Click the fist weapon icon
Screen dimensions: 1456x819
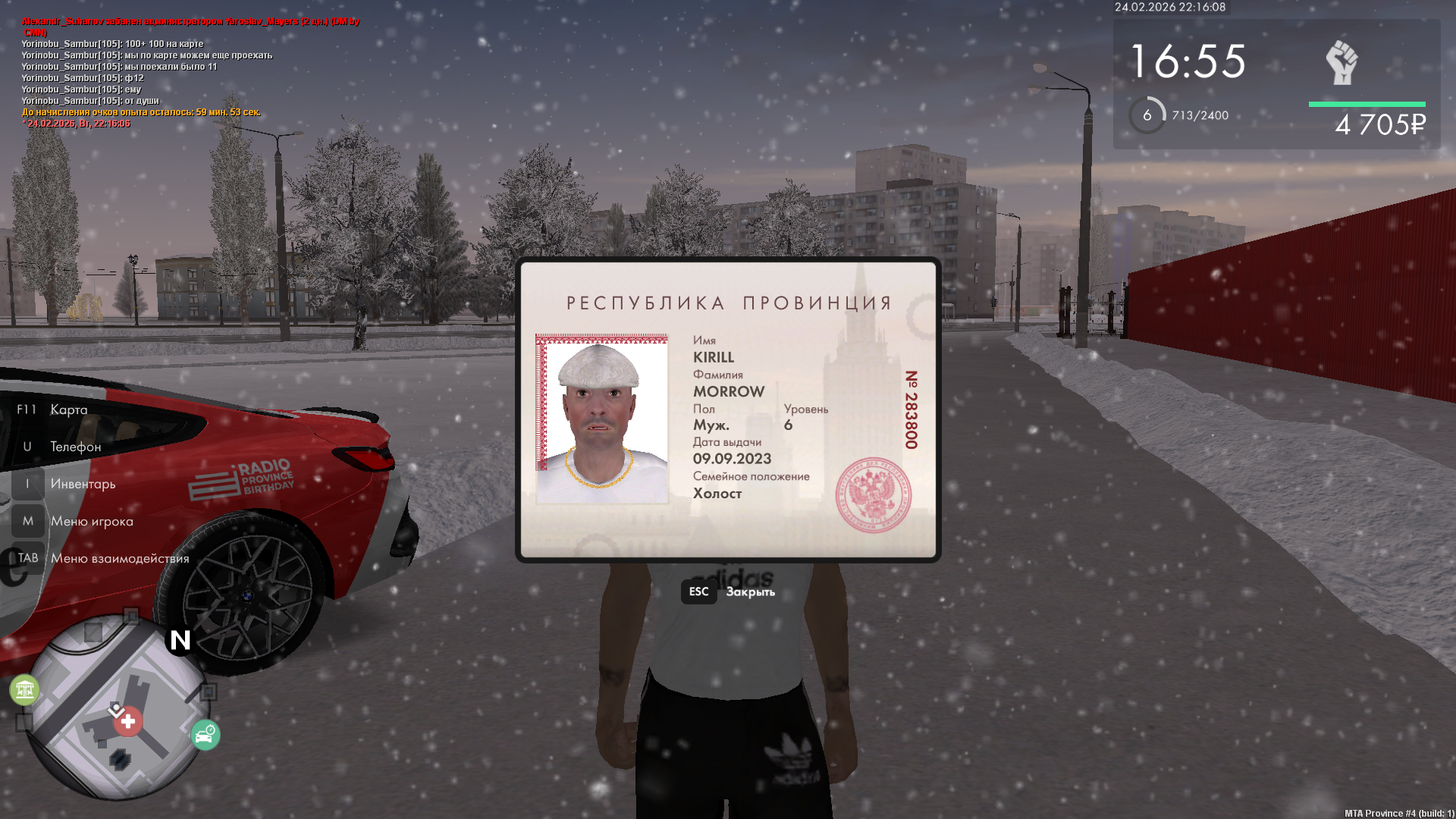coord(1341,62)
